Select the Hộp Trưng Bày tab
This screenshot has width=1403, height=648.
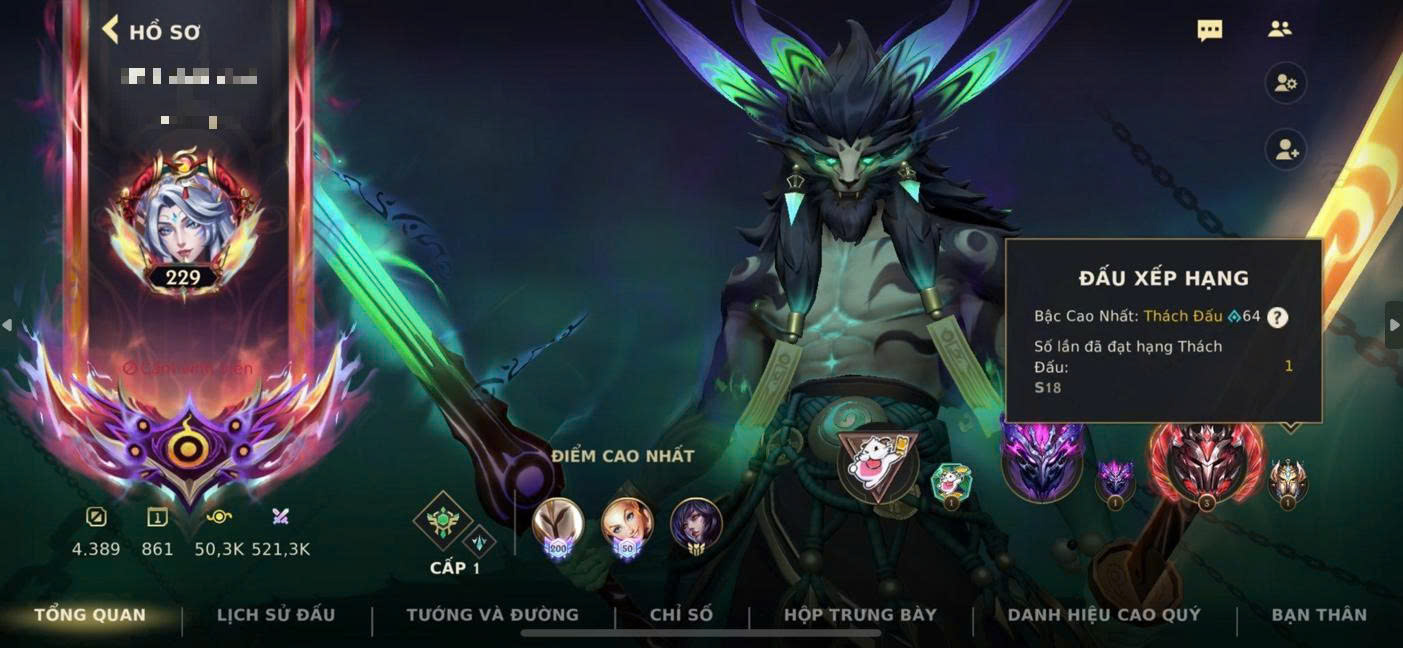tap(860, 615)
